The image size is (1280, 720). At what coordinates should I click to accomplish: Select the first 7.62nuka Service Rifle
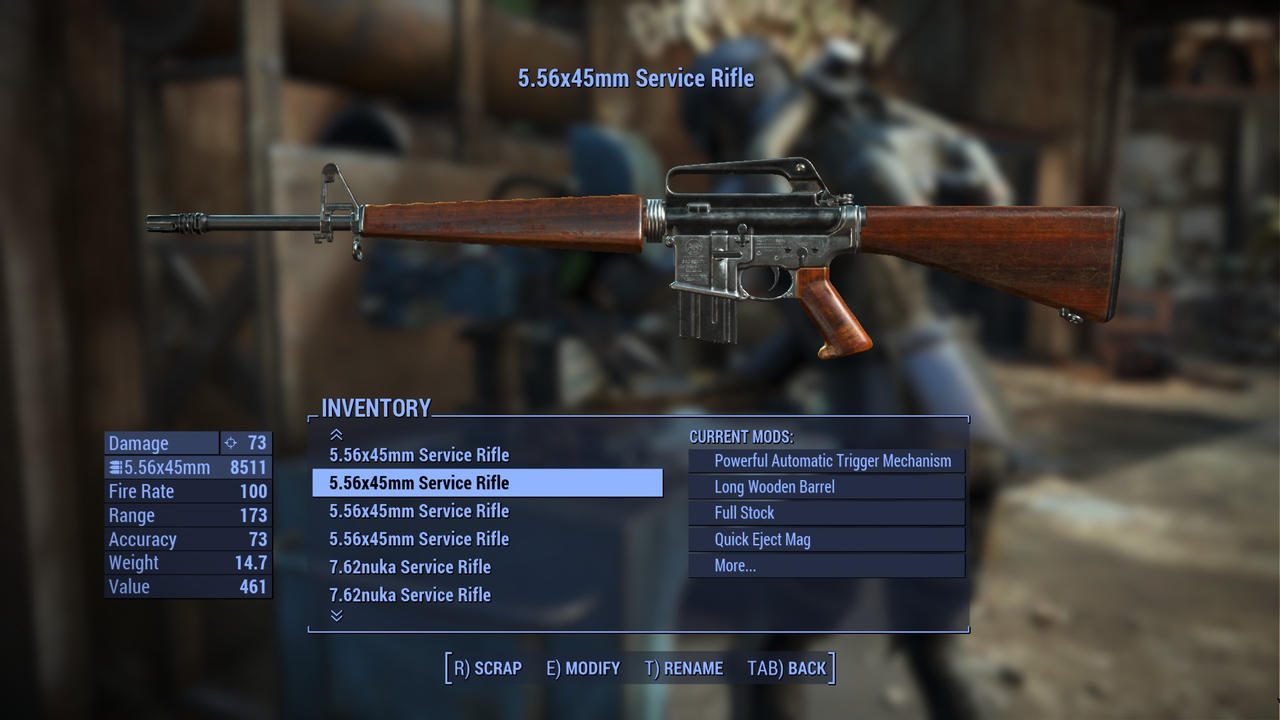point(410,567)
